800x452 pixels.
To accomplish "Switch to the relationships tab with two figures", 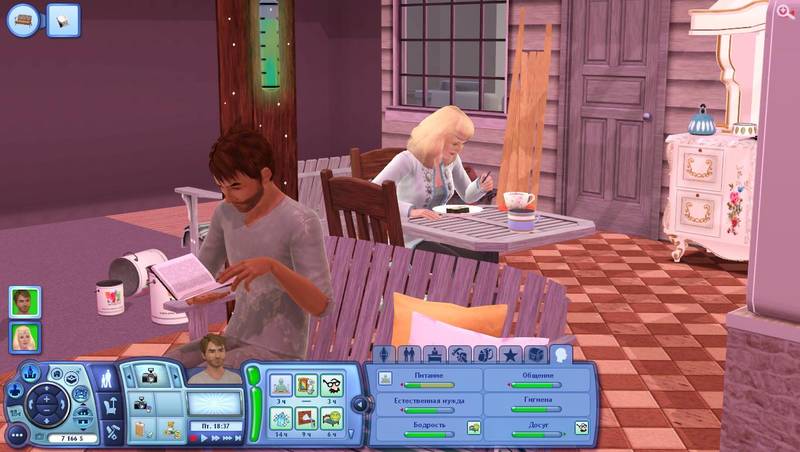I will point(410,355).
